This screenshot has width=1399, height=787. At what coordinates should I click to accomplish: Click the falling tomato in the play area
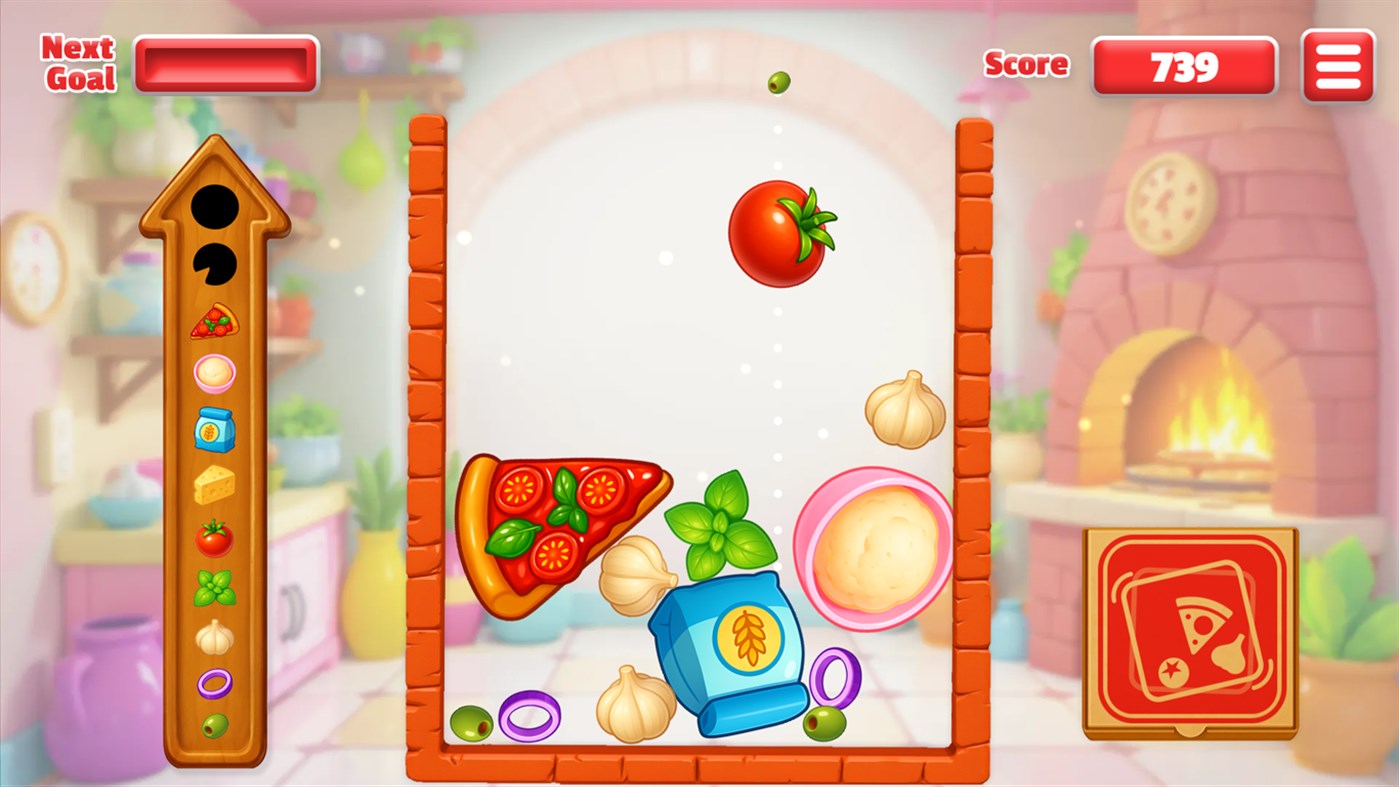point(781,235)
